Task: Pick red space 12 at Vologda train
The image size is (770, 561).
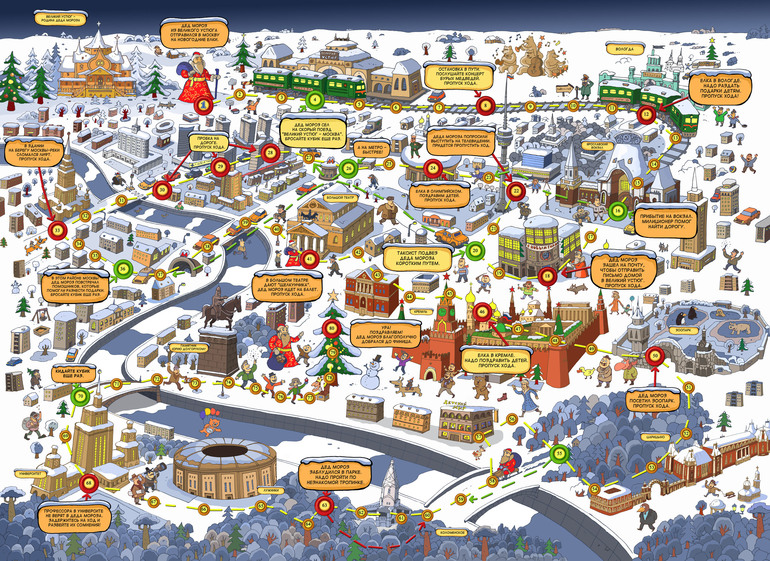Action: coord(645,115)
